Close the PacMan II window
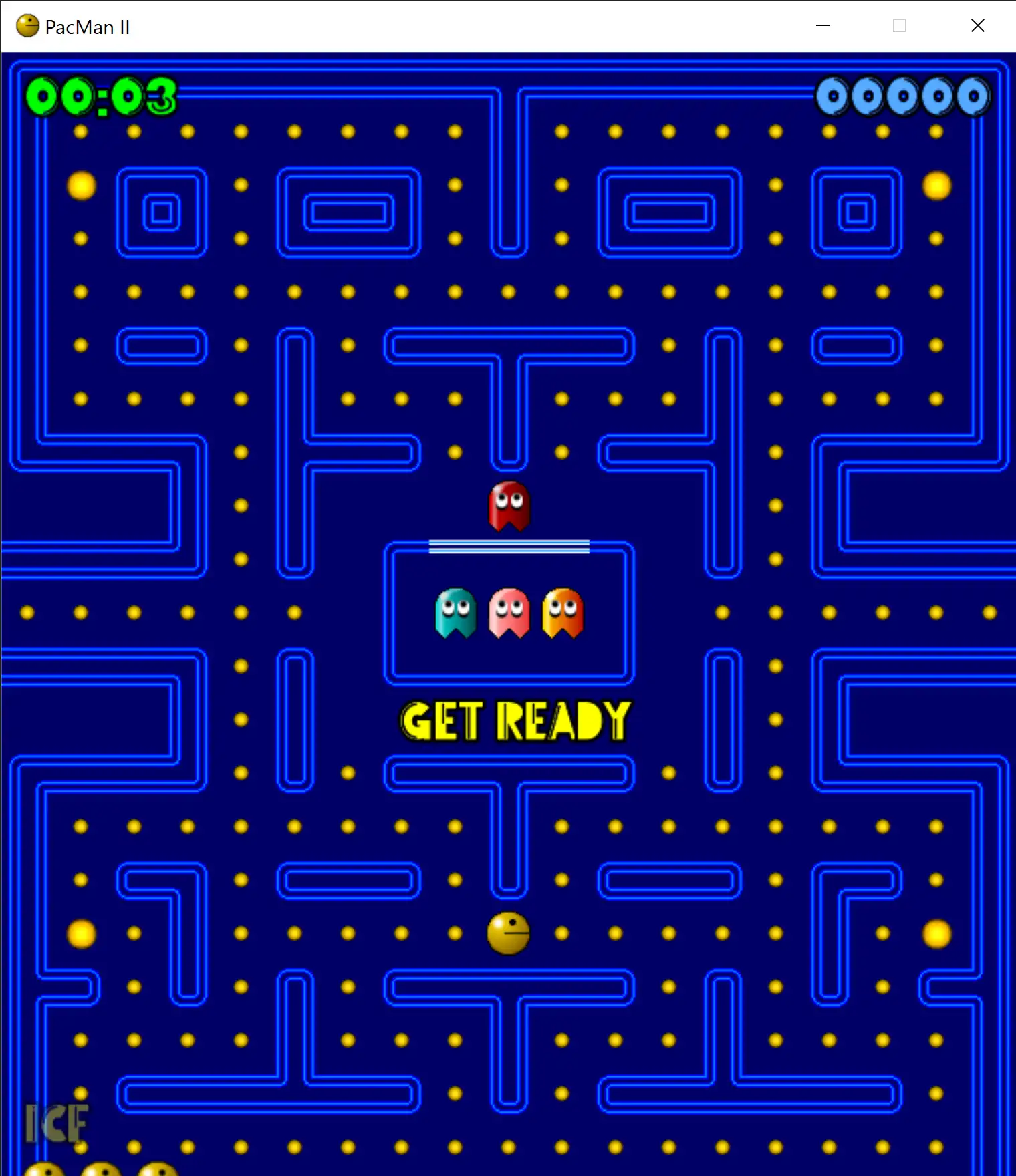 tap(977, 26)
